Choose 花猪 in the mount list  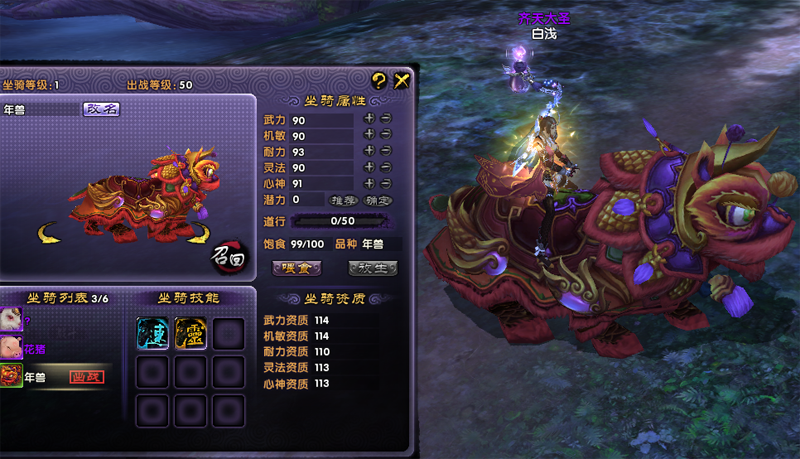[x=34, y=349]
